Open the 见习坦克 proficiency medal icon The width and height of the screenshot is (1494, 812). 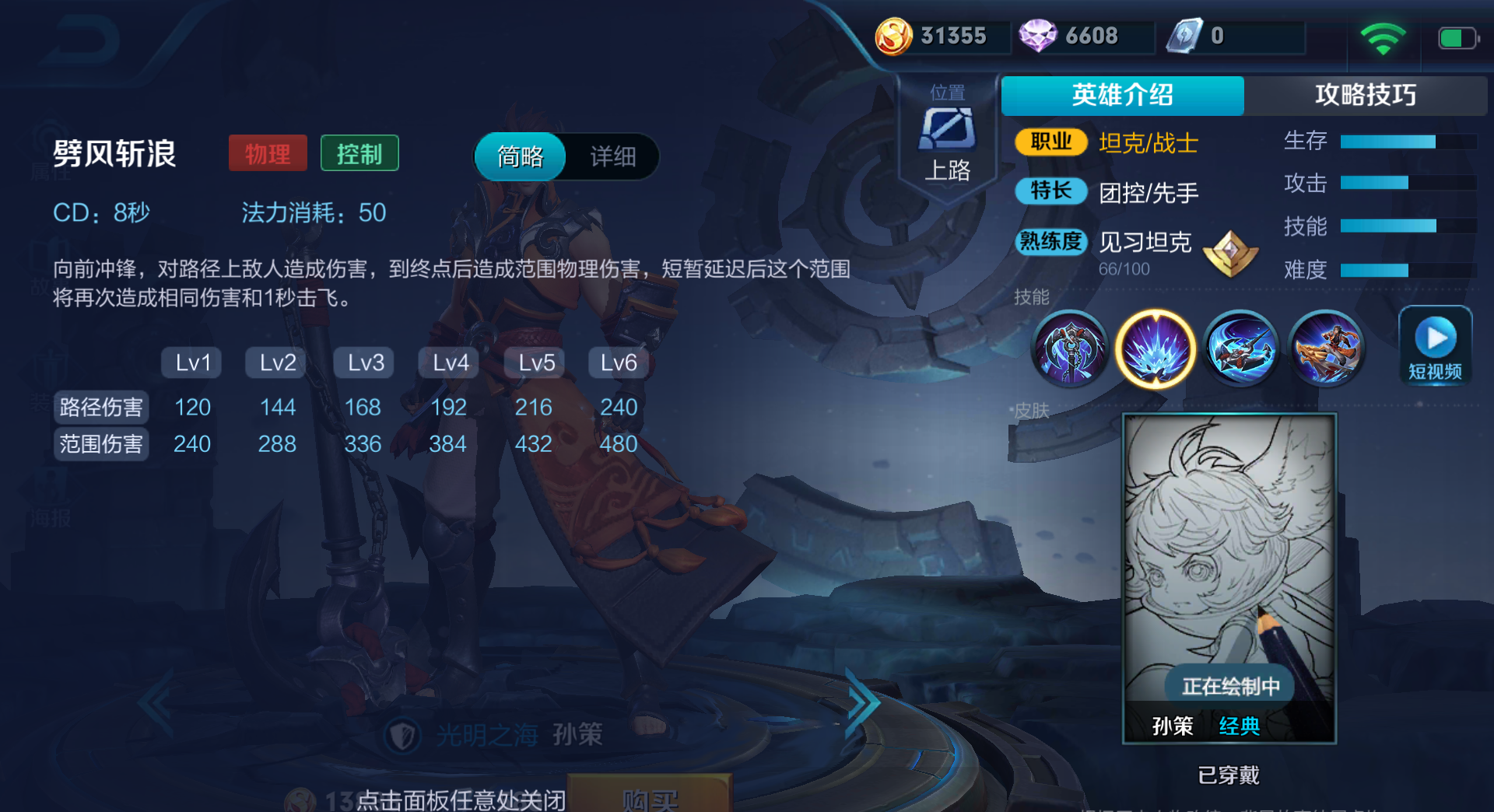tap(1231, 253)
